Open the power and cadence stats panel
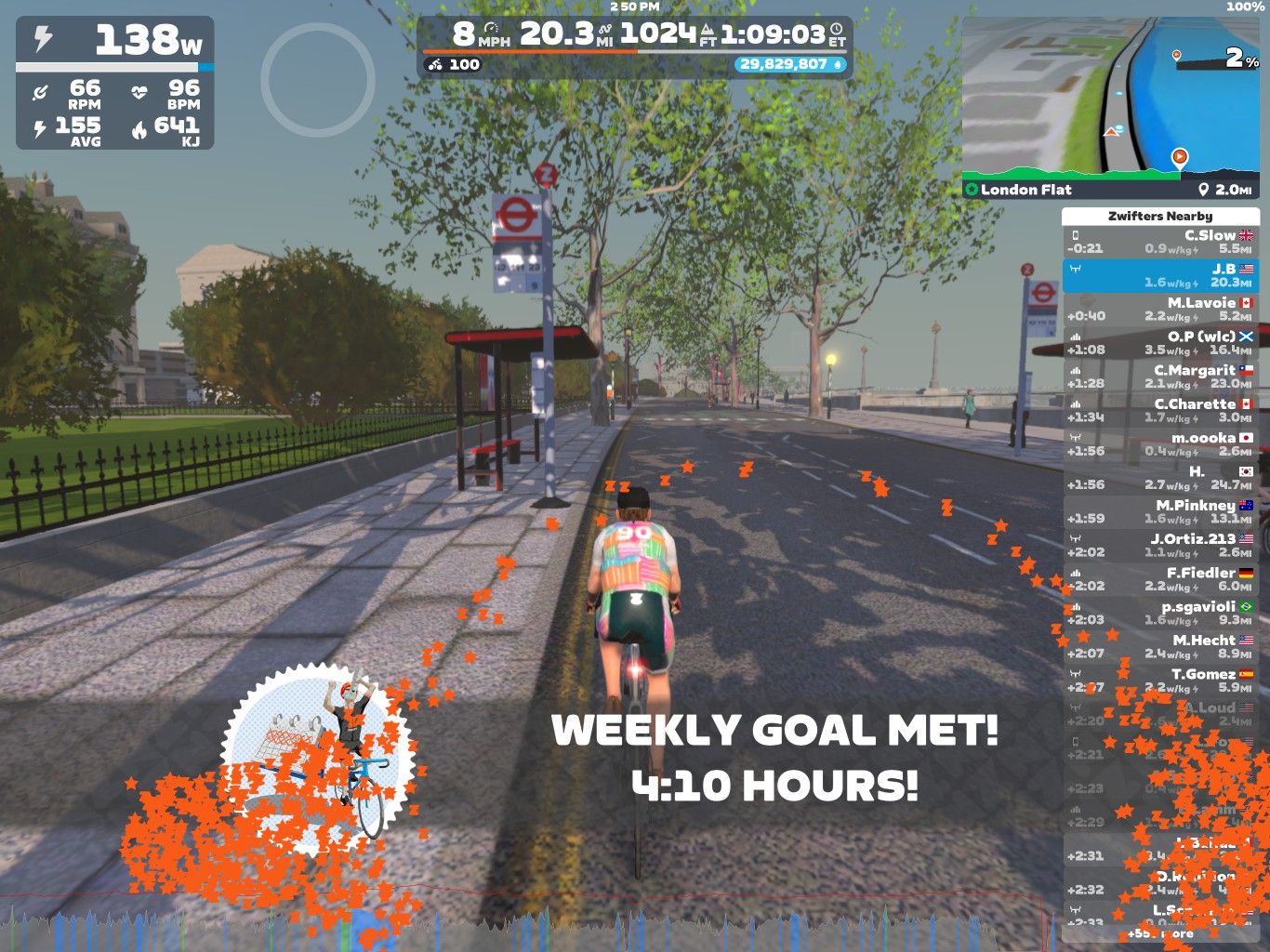 (x=115, y=84)
